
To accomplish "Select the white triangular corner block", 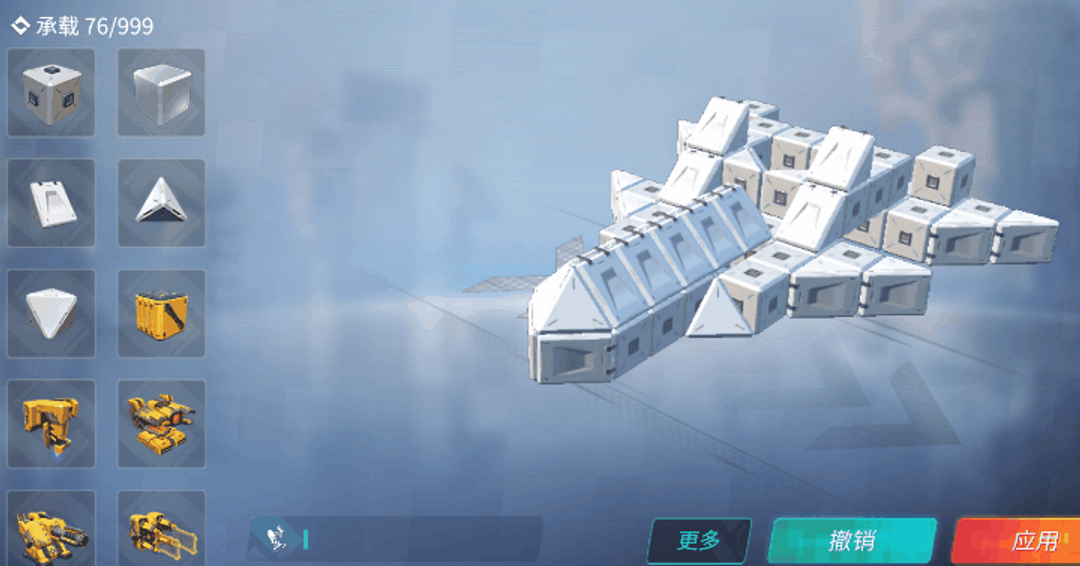I will tap(161, 203).
